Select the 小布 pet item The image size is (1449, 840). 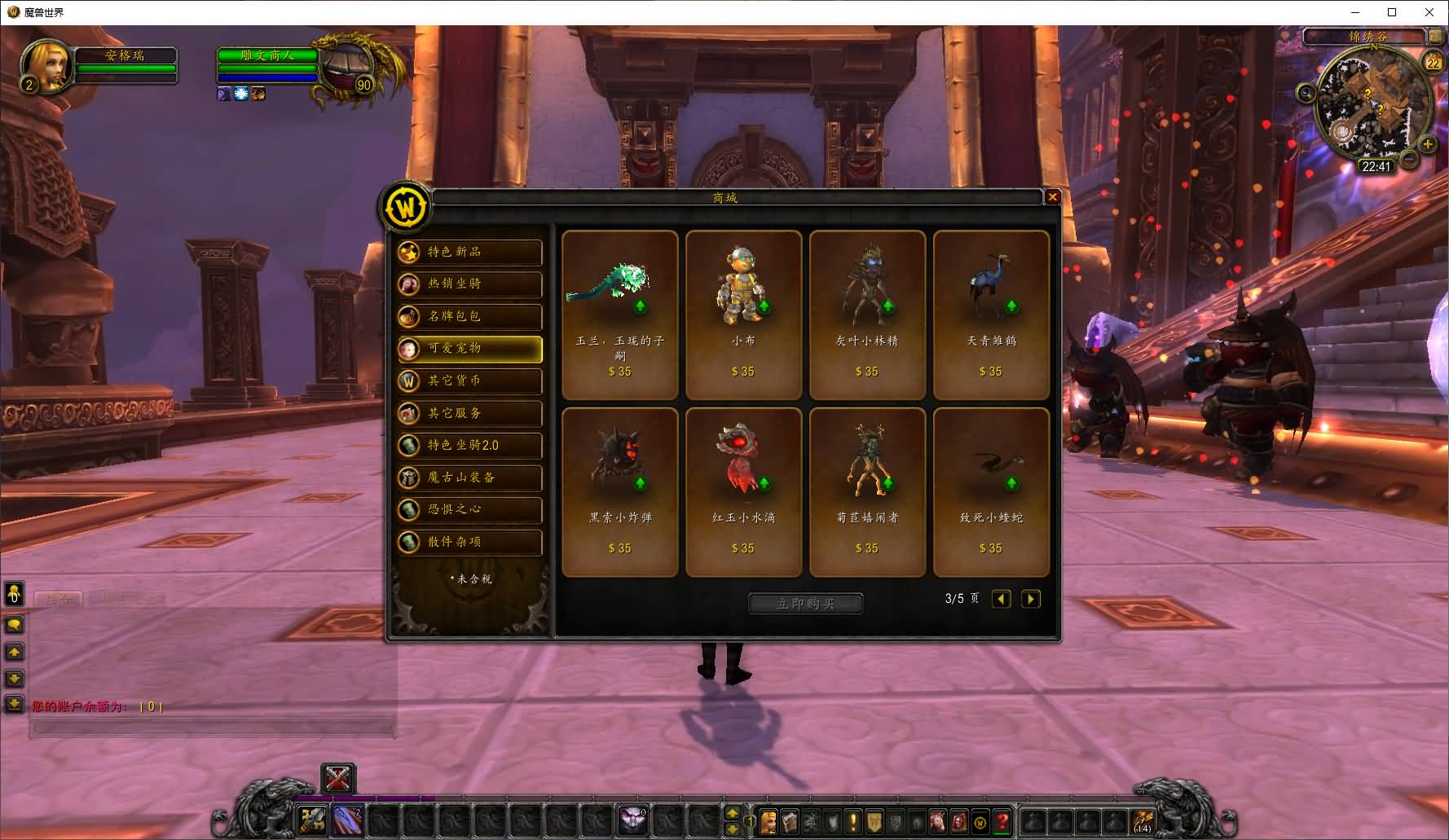click(x=743, y=314)
